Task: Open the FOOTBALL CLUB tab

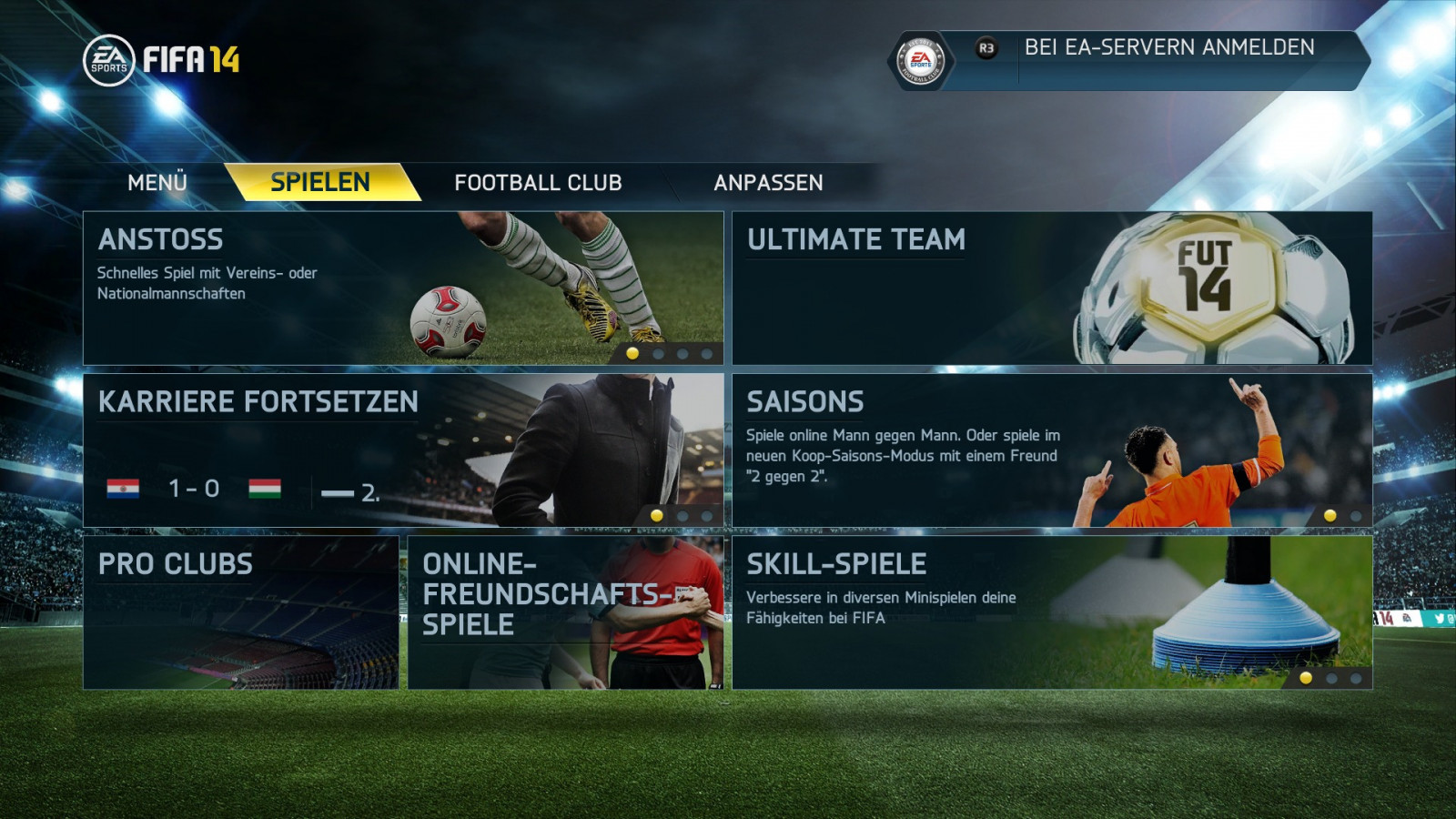Action: pos(538,183)
